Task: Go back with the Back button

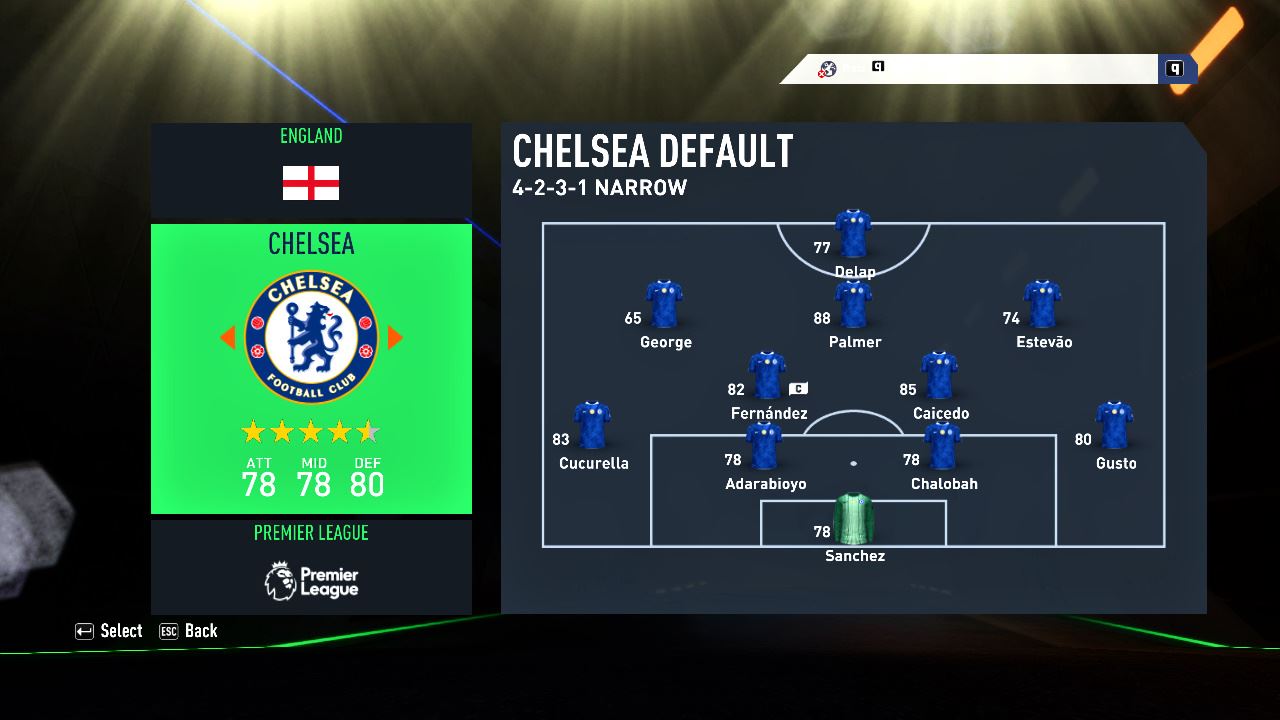Action: 189,631
